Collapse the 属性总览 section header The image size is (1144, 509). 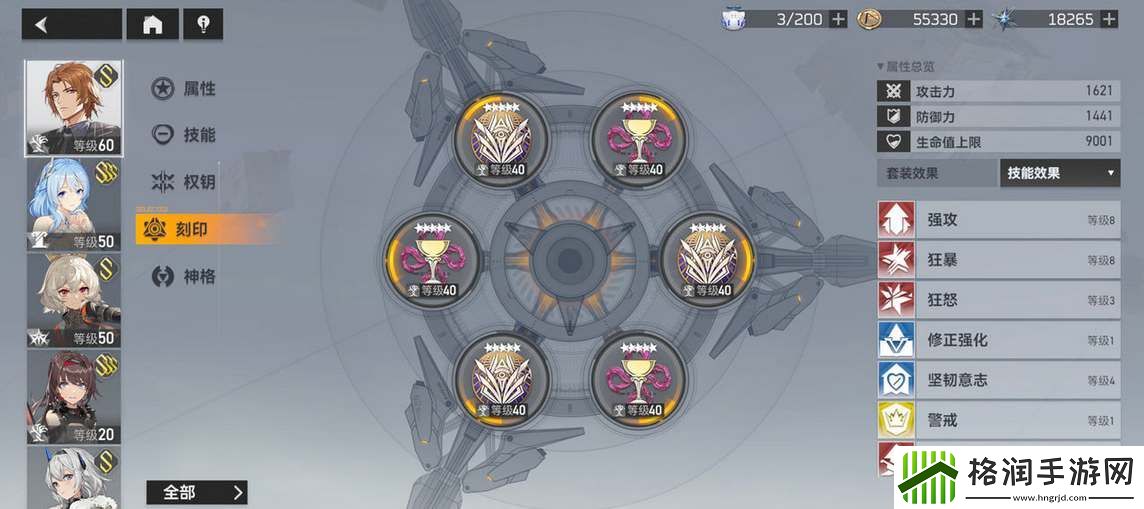click(x=906, y=66)
